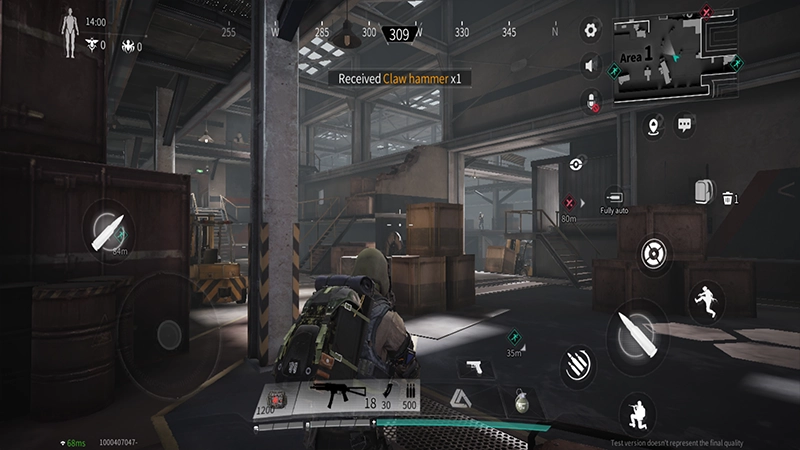Toggle the muted microphone button
The width and height of the screenshot is (800, 450).
[x=591, y=101]
